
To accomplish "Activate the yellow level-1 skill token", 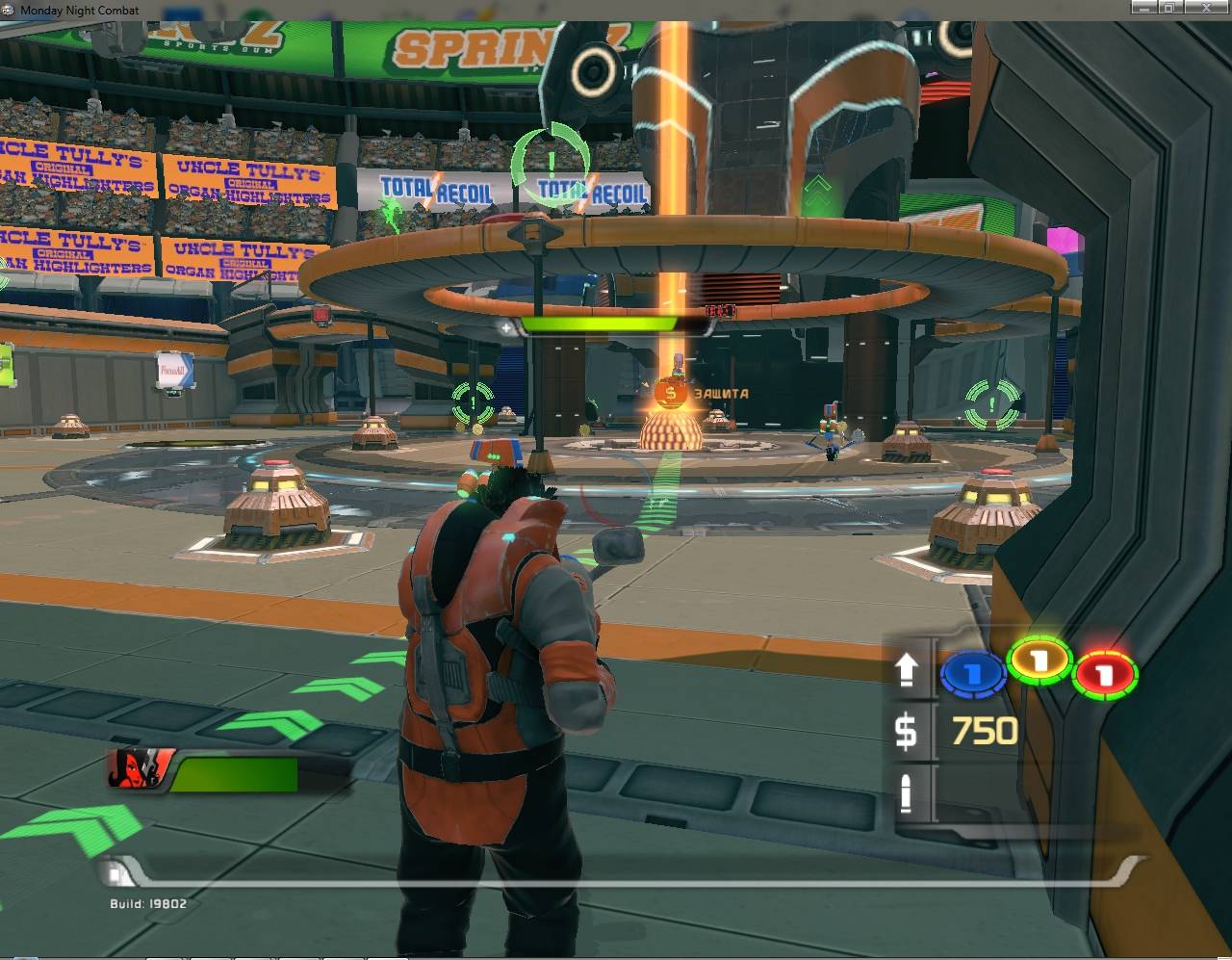I will tap(1039, 660).
